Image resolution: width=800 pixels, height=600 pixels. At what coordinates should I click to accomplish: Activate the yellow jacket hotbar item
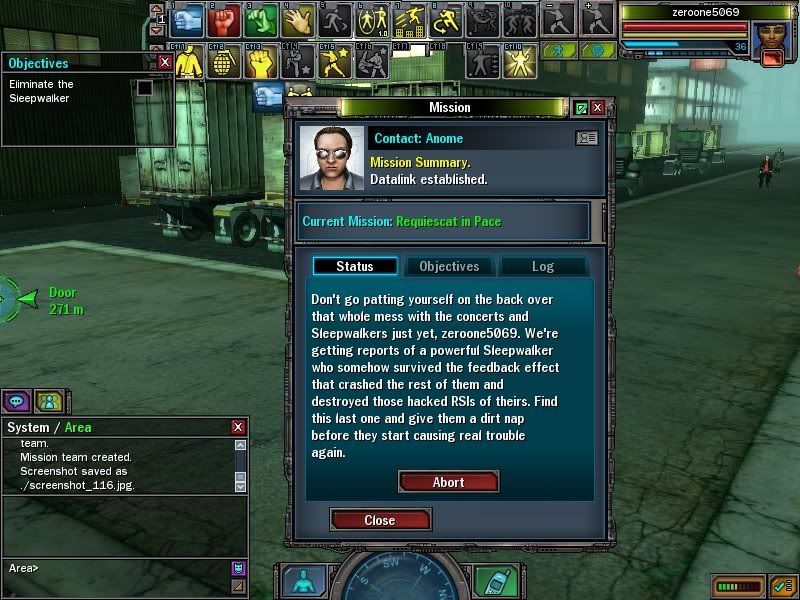(190, 62)
